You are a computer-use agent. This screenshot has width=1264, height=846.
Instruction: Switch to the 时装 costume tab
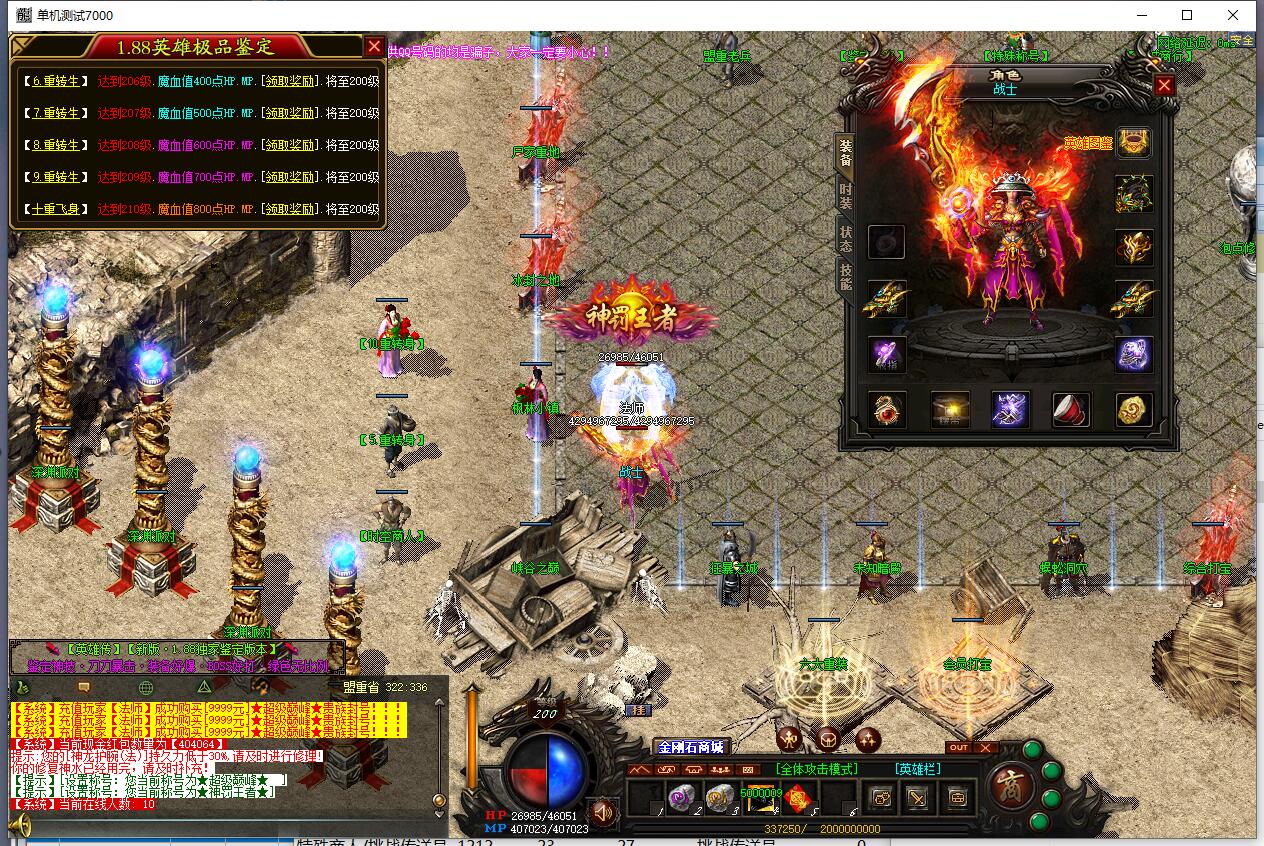[846, 195]
